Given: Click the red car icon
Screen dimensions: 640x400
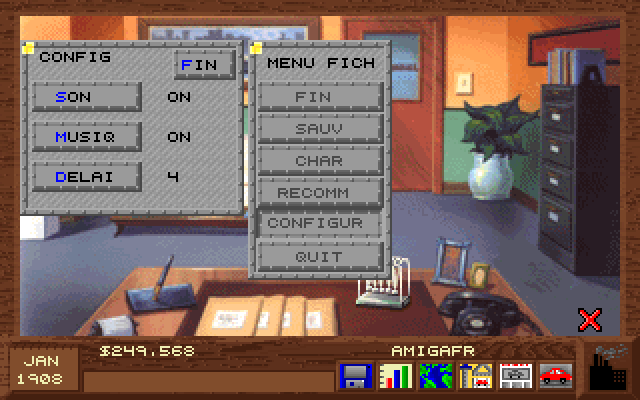Looking at the screenshot, I should point(554,376).
